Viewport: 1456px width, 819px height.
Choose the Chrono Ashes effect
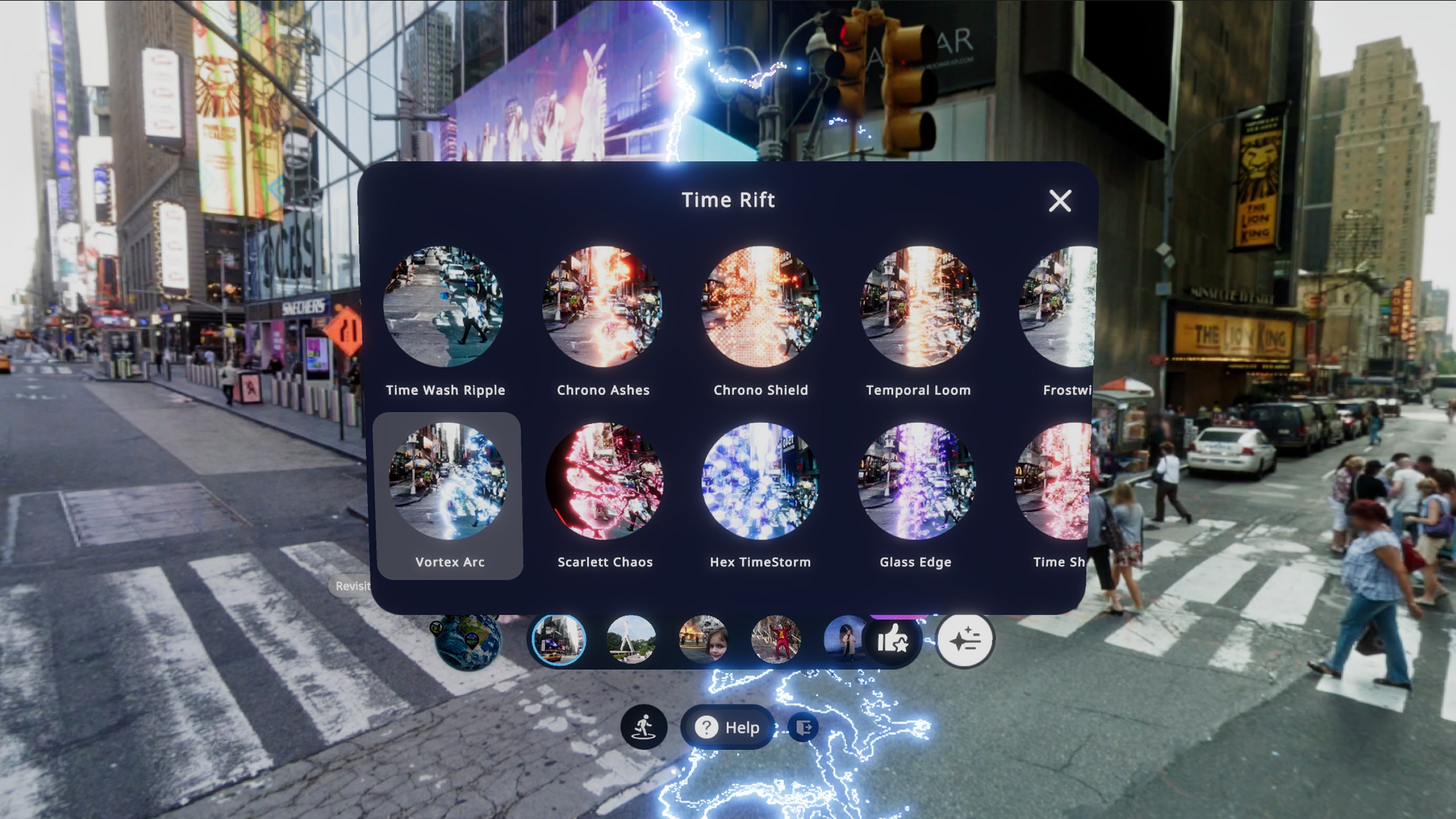(602, 307)
